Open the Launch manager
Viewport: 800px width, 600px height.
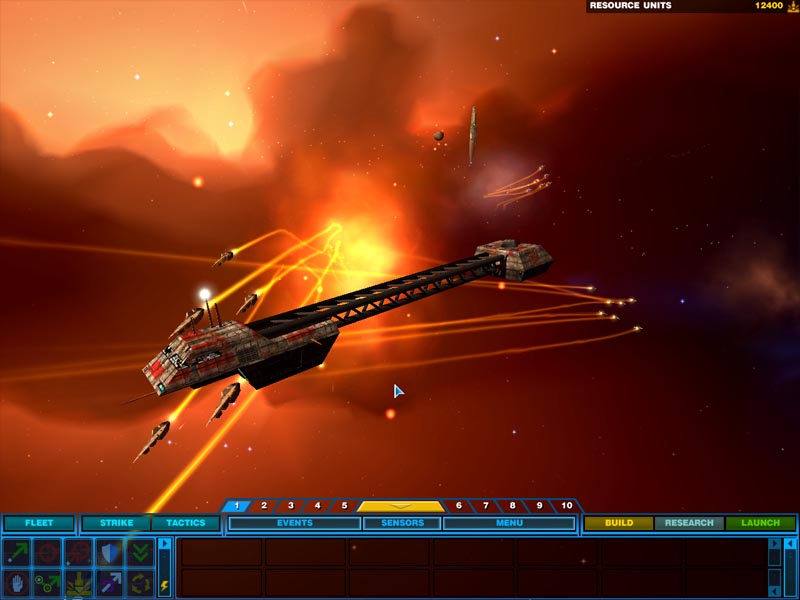[x=760, y=523]
